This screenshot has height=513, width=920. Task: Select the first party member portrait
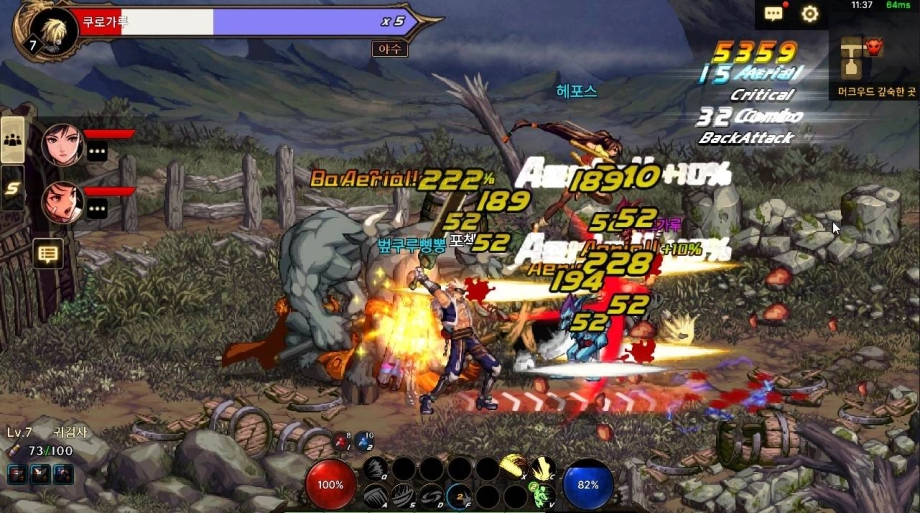click(62, 145)
